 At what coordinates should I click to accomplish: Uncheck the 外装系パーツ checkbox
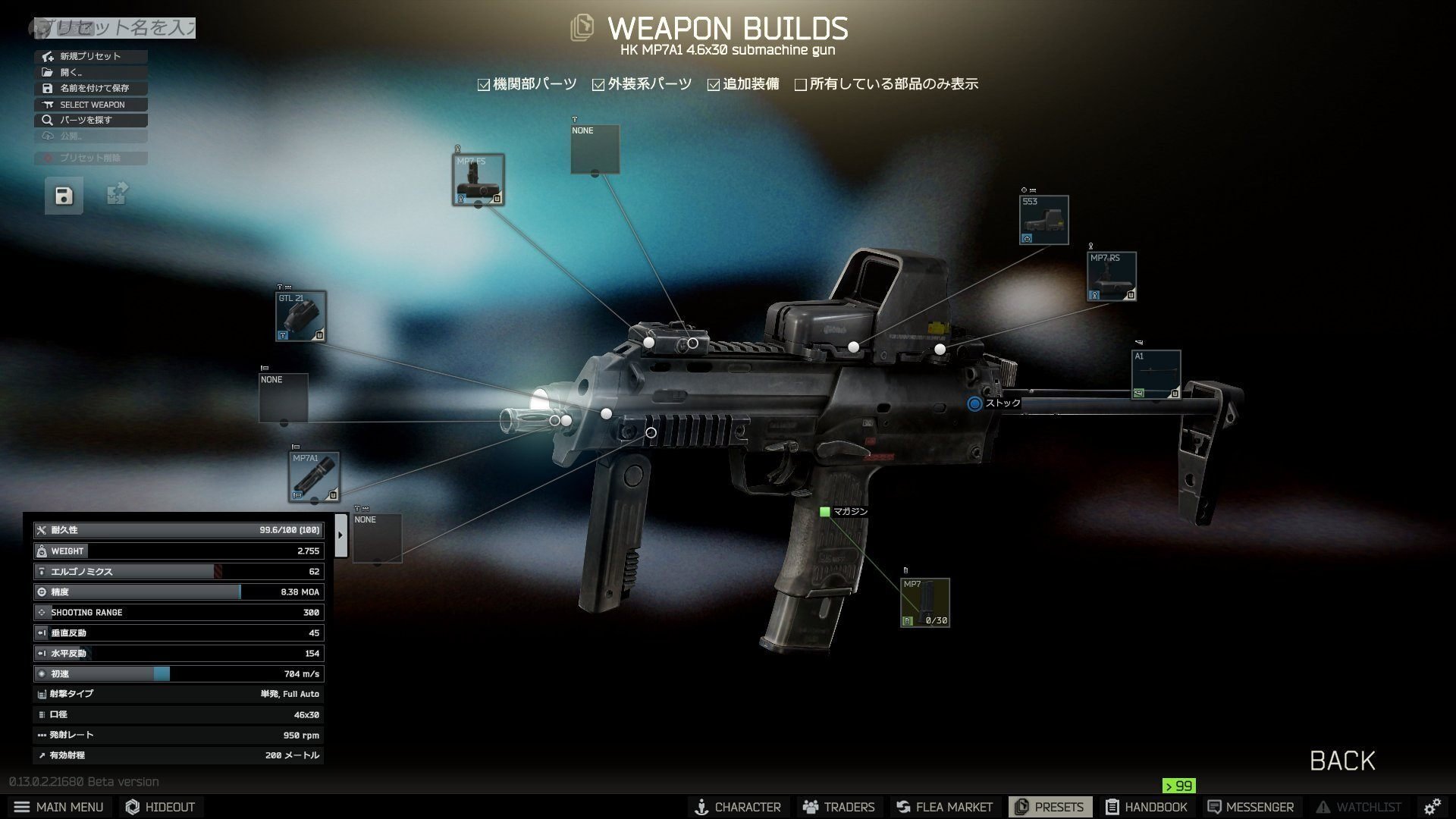[x=598, y=83]
